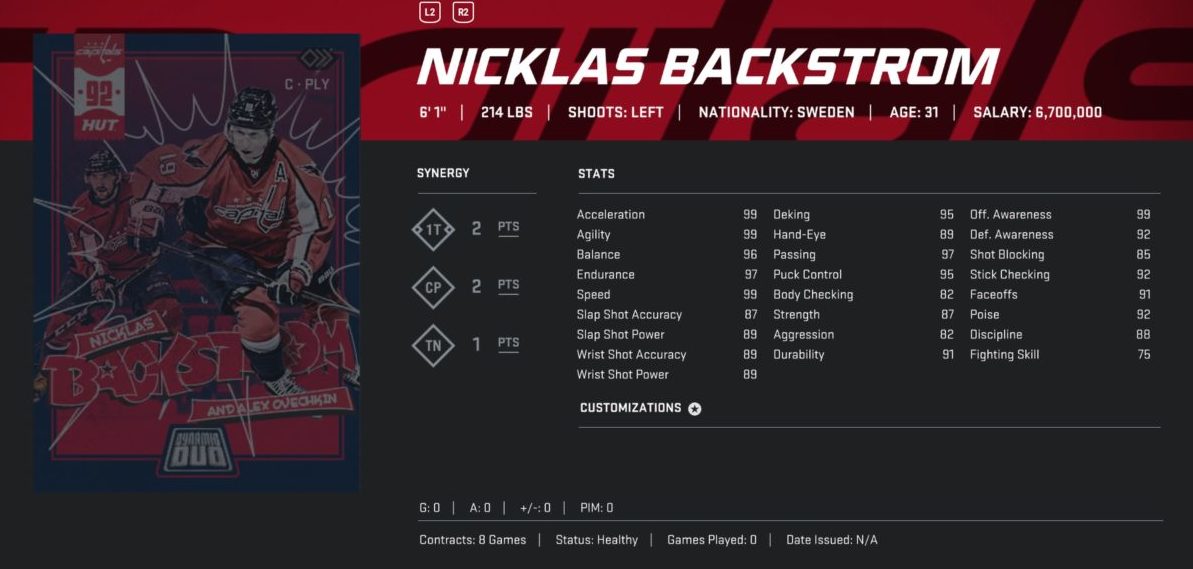The height and width of the screenshot is (569, 1193).
Task: Open the Customizations star icon
Action: coord(695,409)
